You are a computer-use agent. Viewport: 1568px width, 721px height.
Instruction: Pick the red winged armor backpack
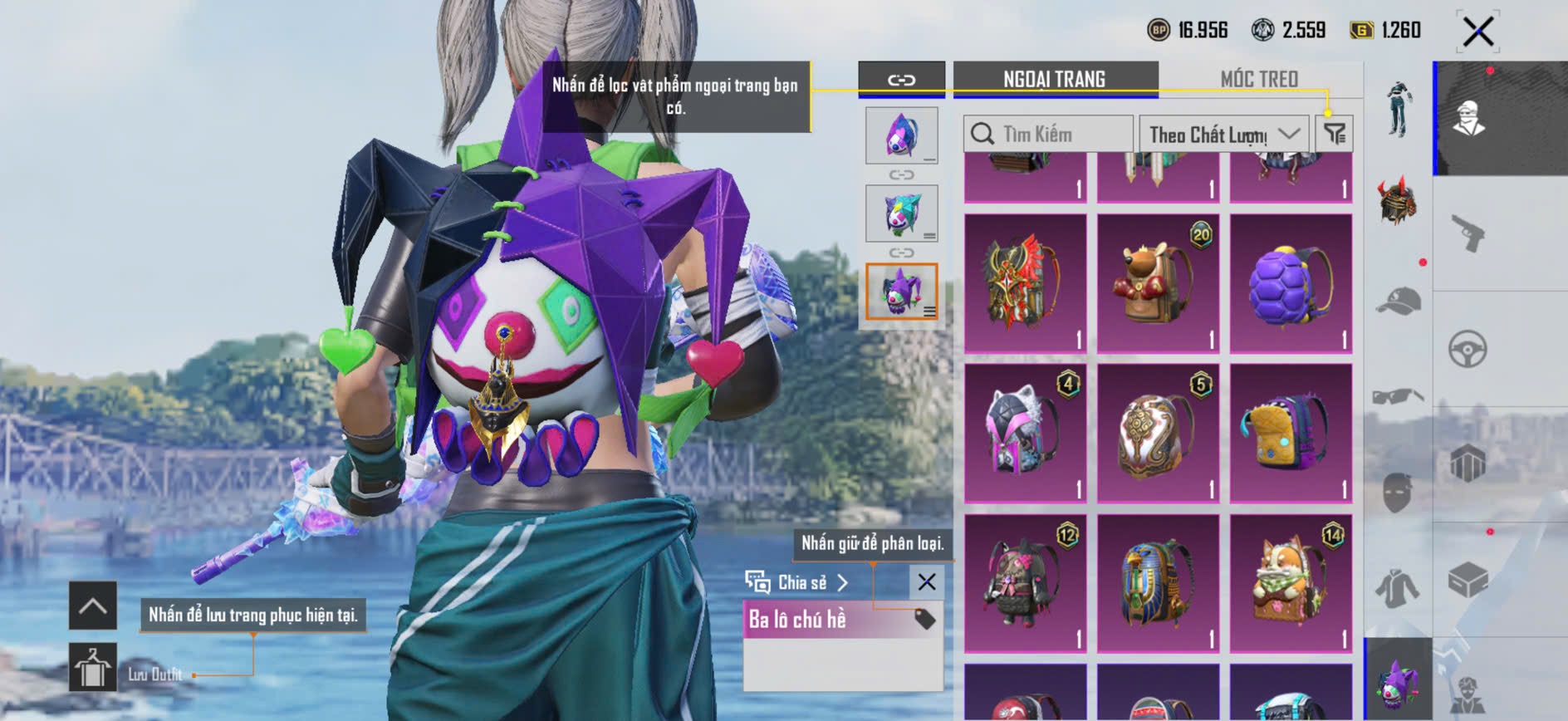[1025, 283]
